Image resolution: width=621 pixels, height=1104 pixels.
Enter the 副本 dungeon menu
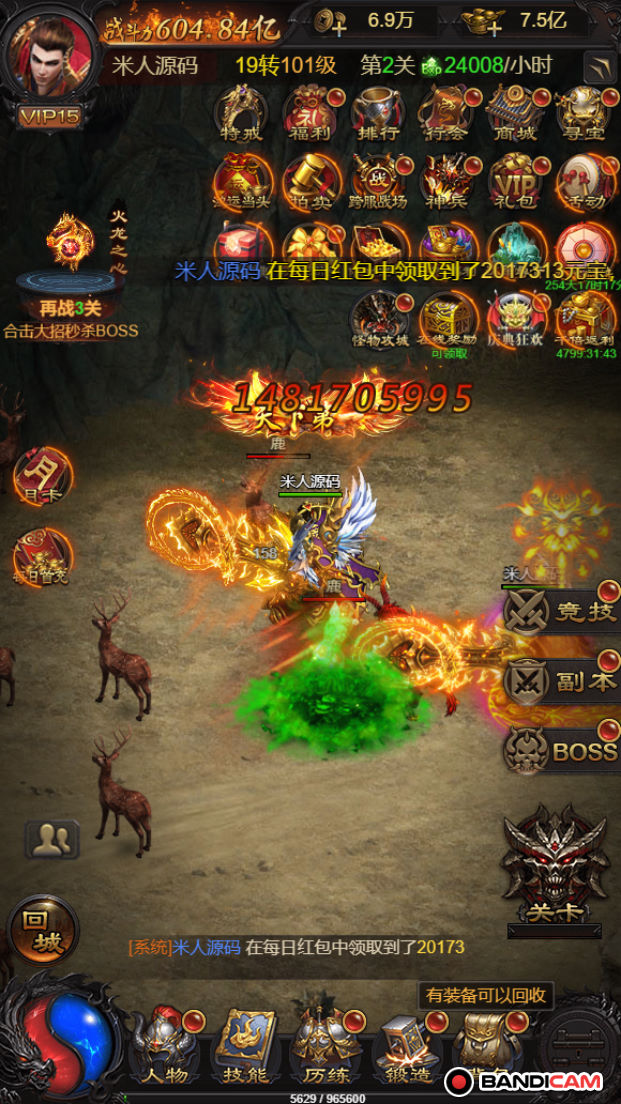[562, 681]
